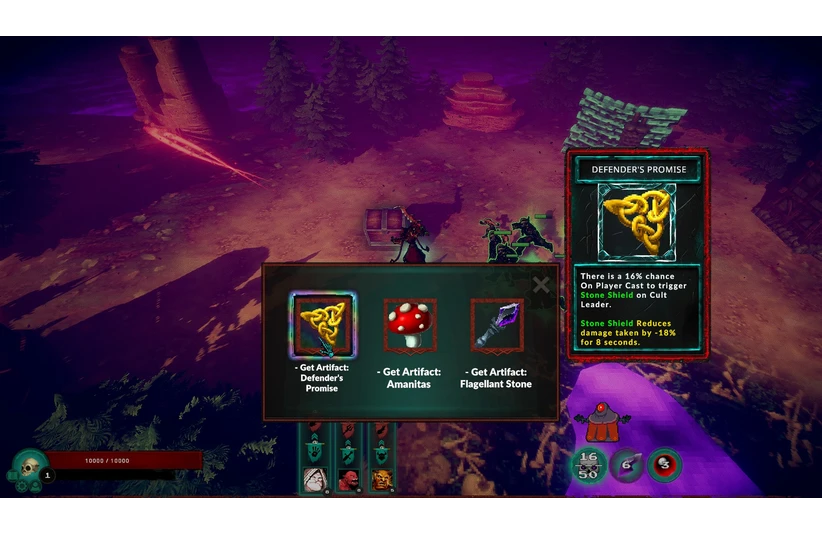Viewport: 822px width, 535px height.
Task: Close the artifact selection panel
Action: tap(541, 285)
